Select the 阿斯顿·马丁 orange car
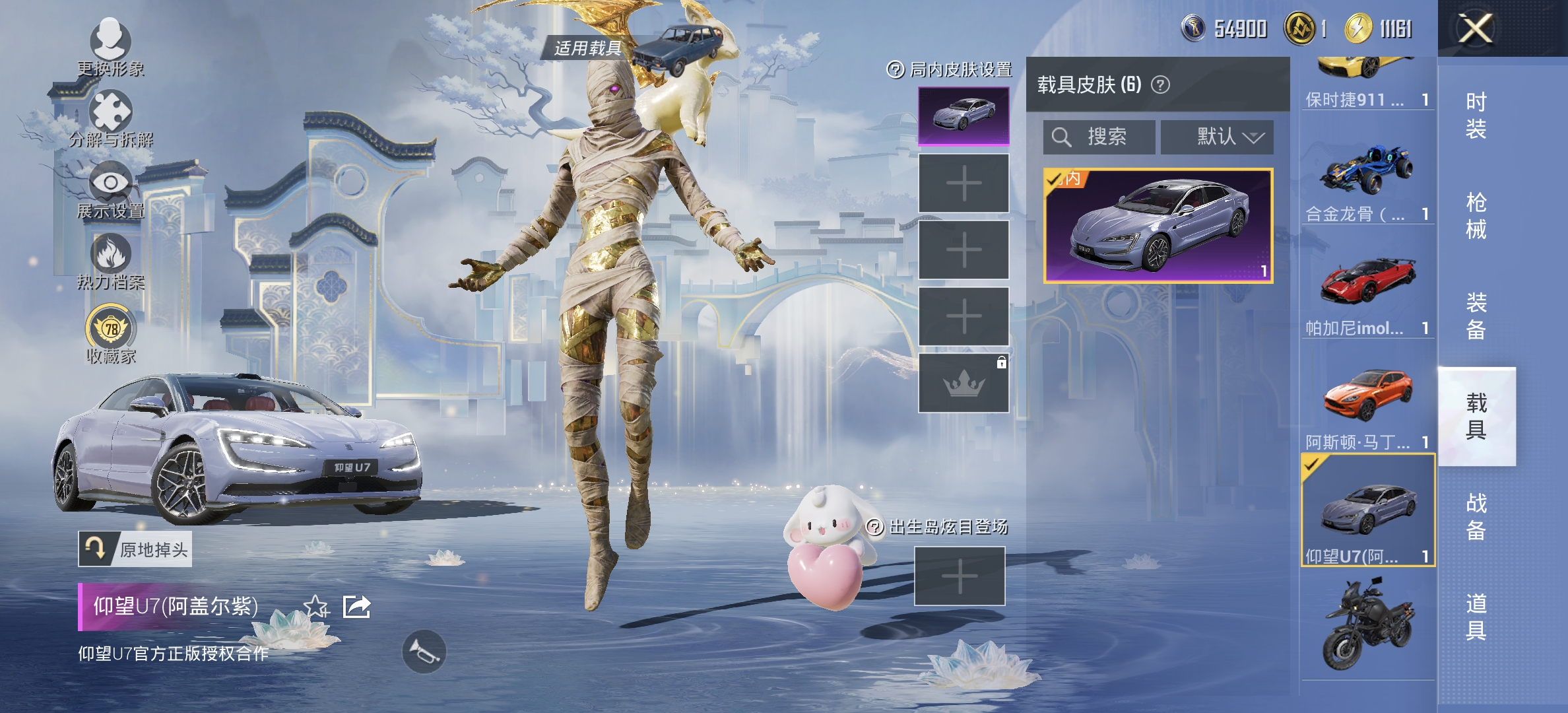The width and height of the screenshot is (1568, 713). (x=1367, y=405)
